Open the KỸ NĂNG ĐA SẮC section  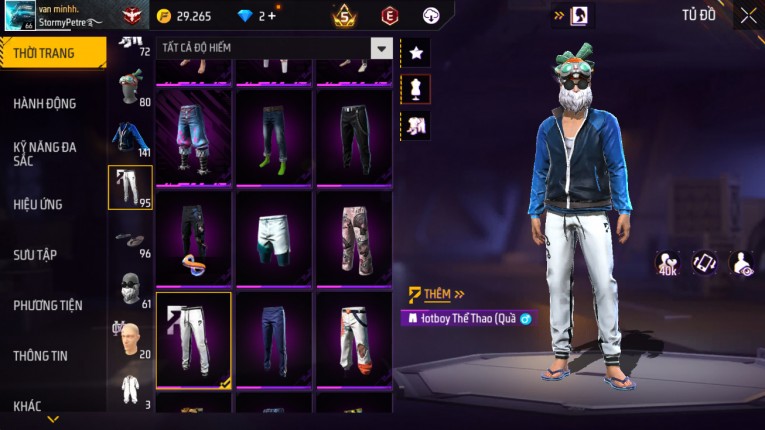(45, 153)
